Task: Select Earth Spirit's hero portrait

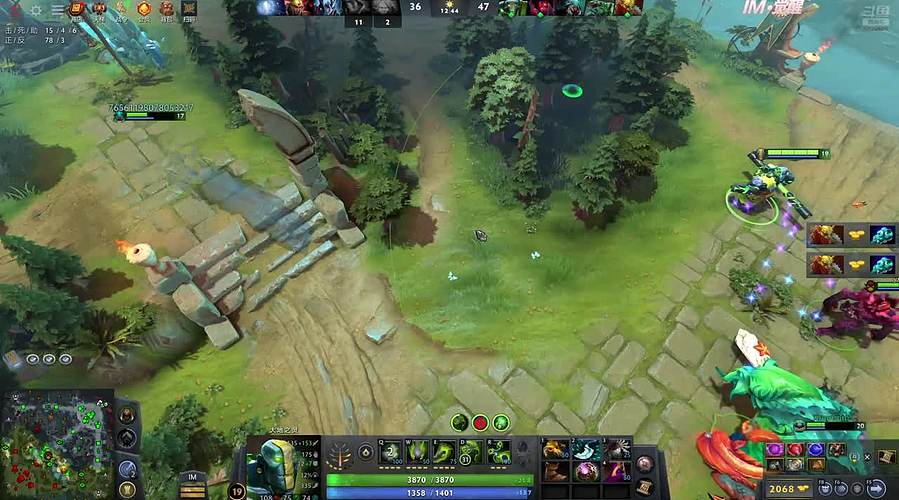Action: [271, 465]
